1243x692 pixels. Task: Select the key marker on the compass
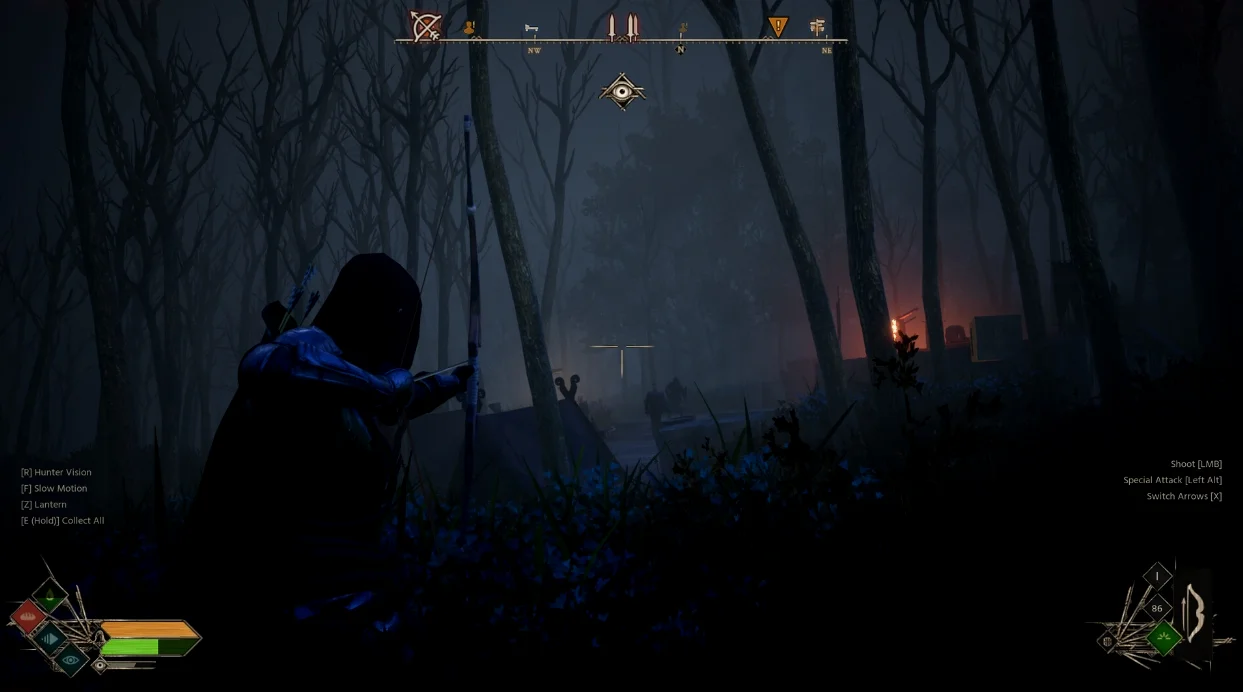[531, 28]
